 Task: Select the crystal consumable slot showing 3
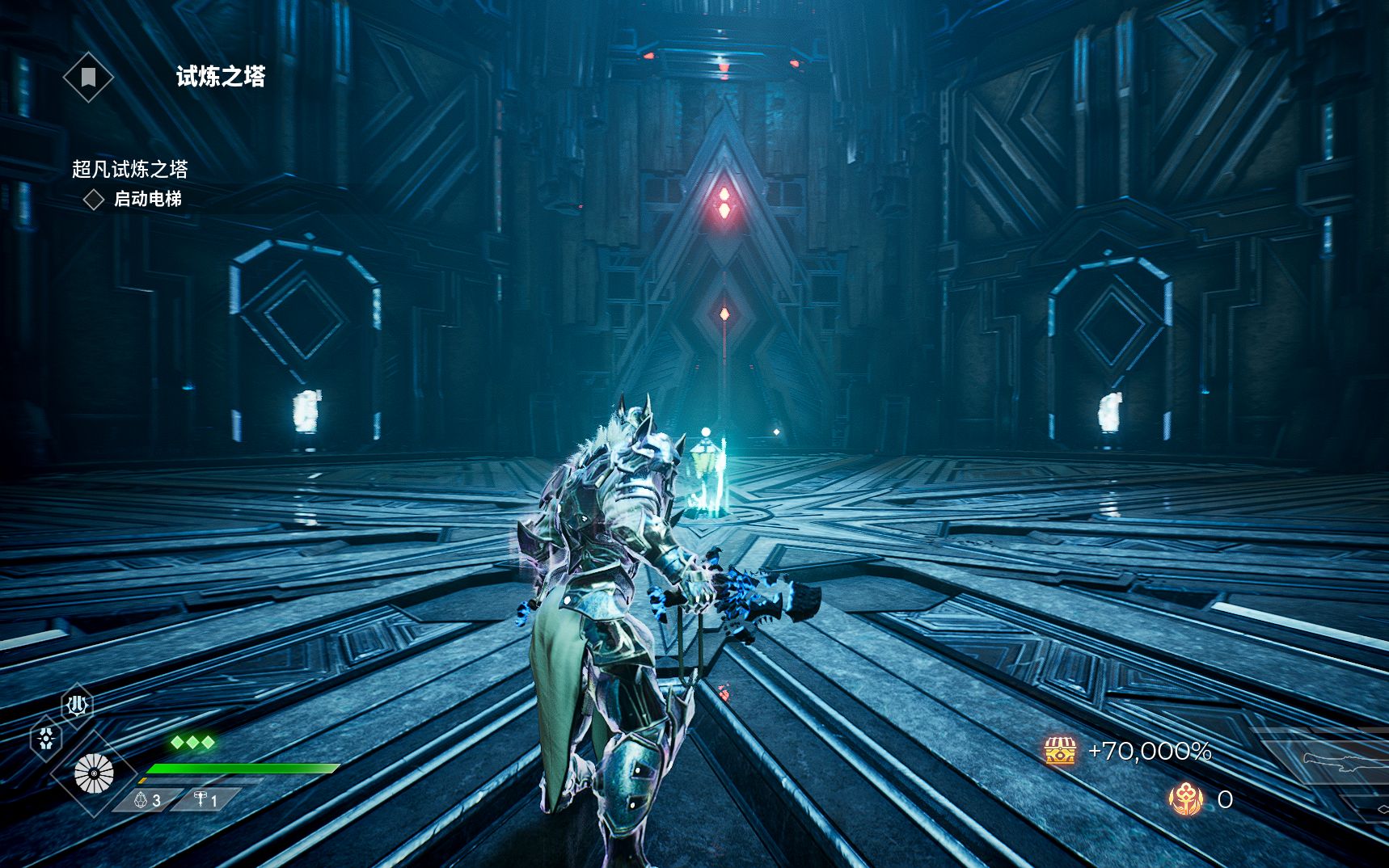[x=147, y=800]
